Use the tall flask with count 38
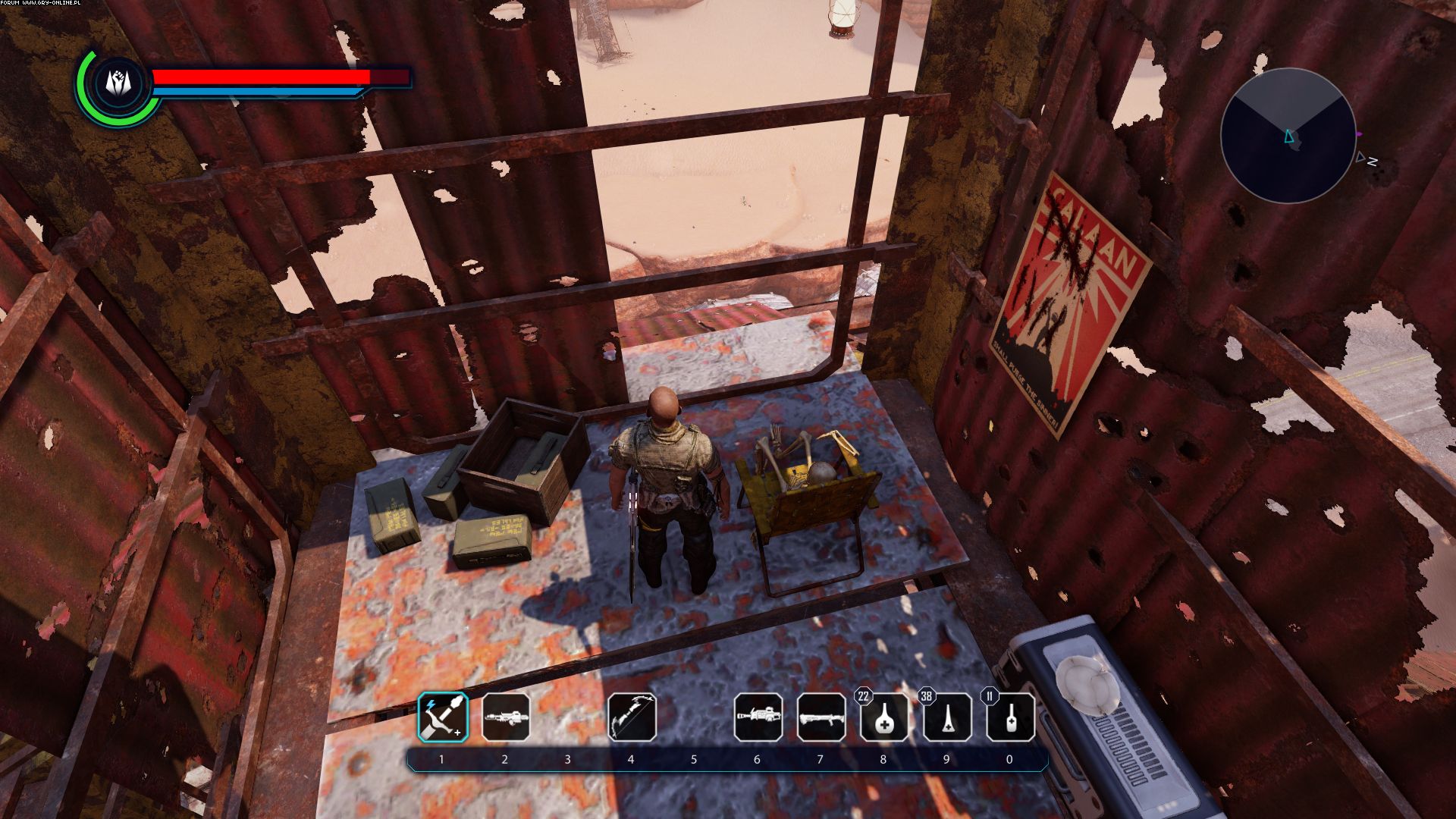 (x=947, y=718)
